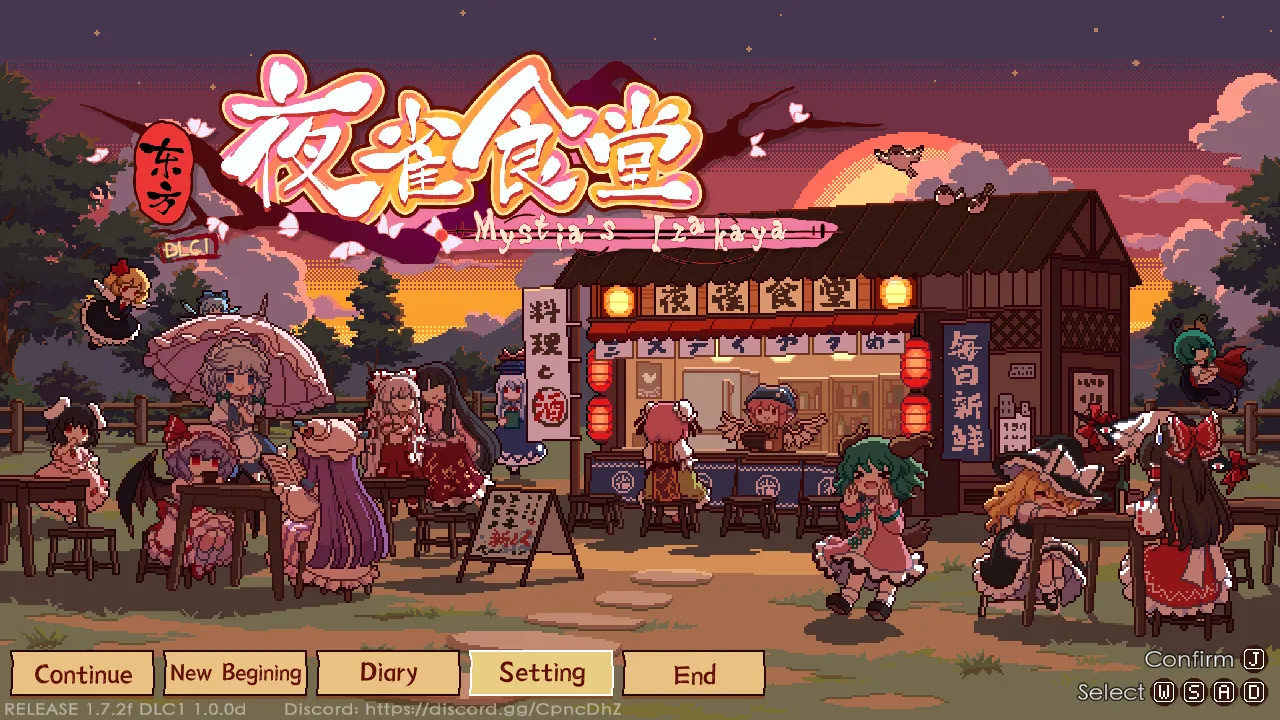Click the A select key icon
Image resolution: width=1280 pixels, height=720 pixels.
1224,692
